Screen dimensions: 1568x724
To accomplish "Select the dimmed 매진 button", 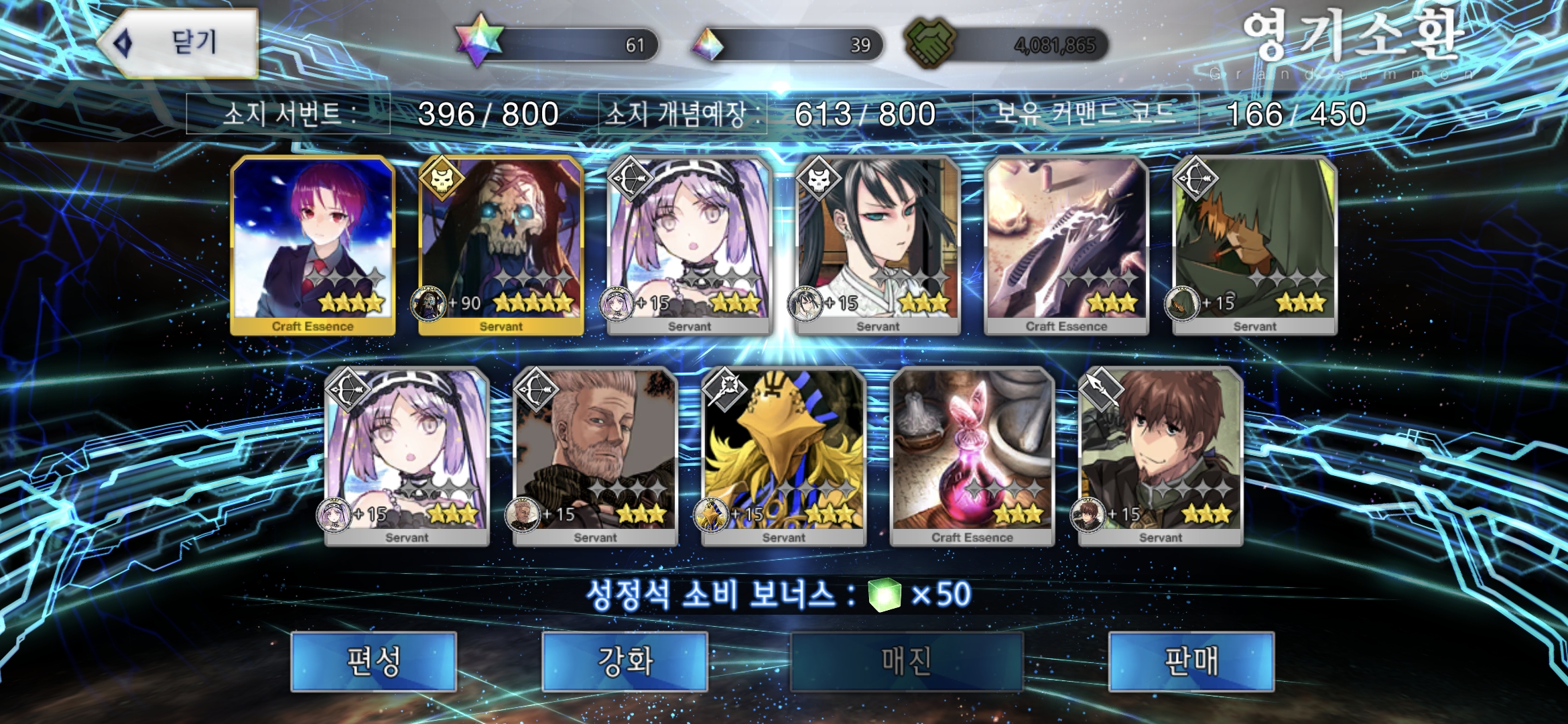I will click(907, 661).
